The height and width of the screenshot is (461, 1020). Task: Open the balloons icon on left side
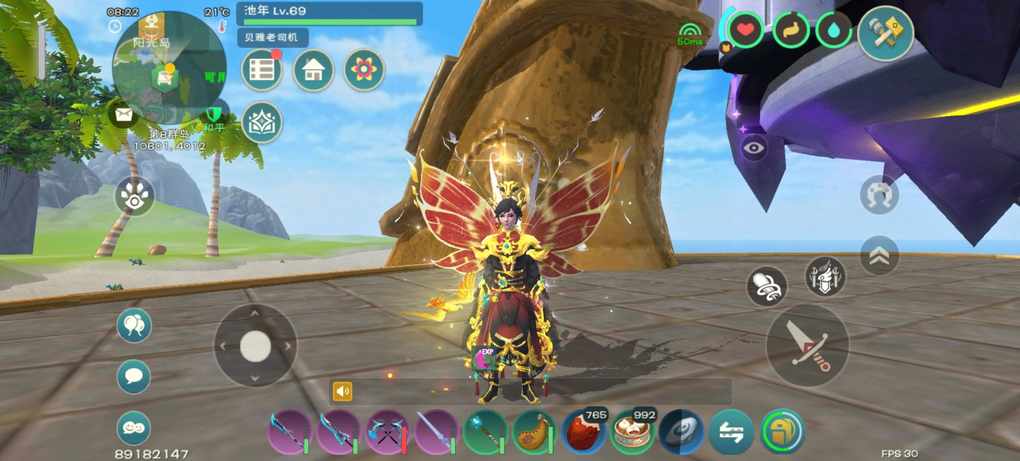tap(134, 325)
